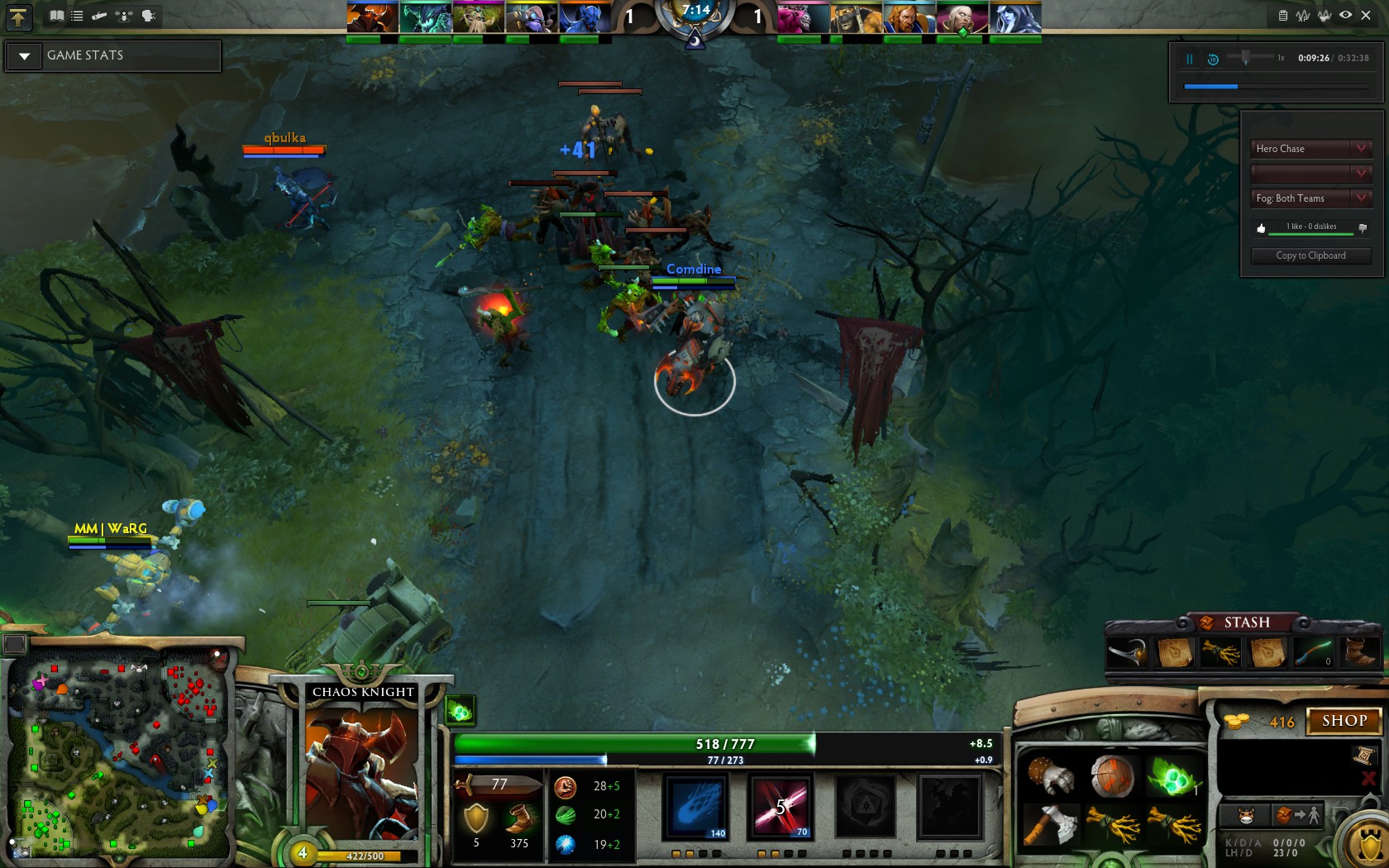Close the replay with the X button
Screen dimensions: 1389x868
[x=1366, y=15]
